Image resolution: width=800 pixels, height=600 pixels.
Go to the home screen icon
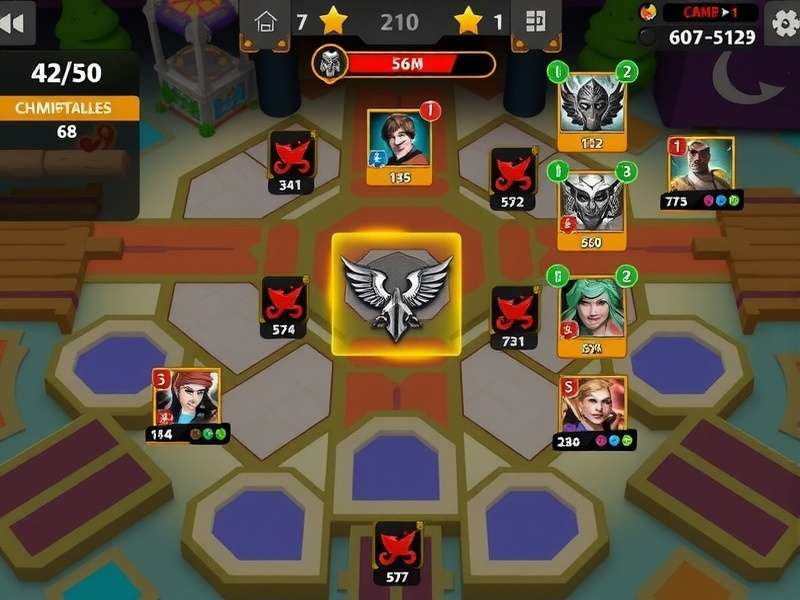(265, 21)
